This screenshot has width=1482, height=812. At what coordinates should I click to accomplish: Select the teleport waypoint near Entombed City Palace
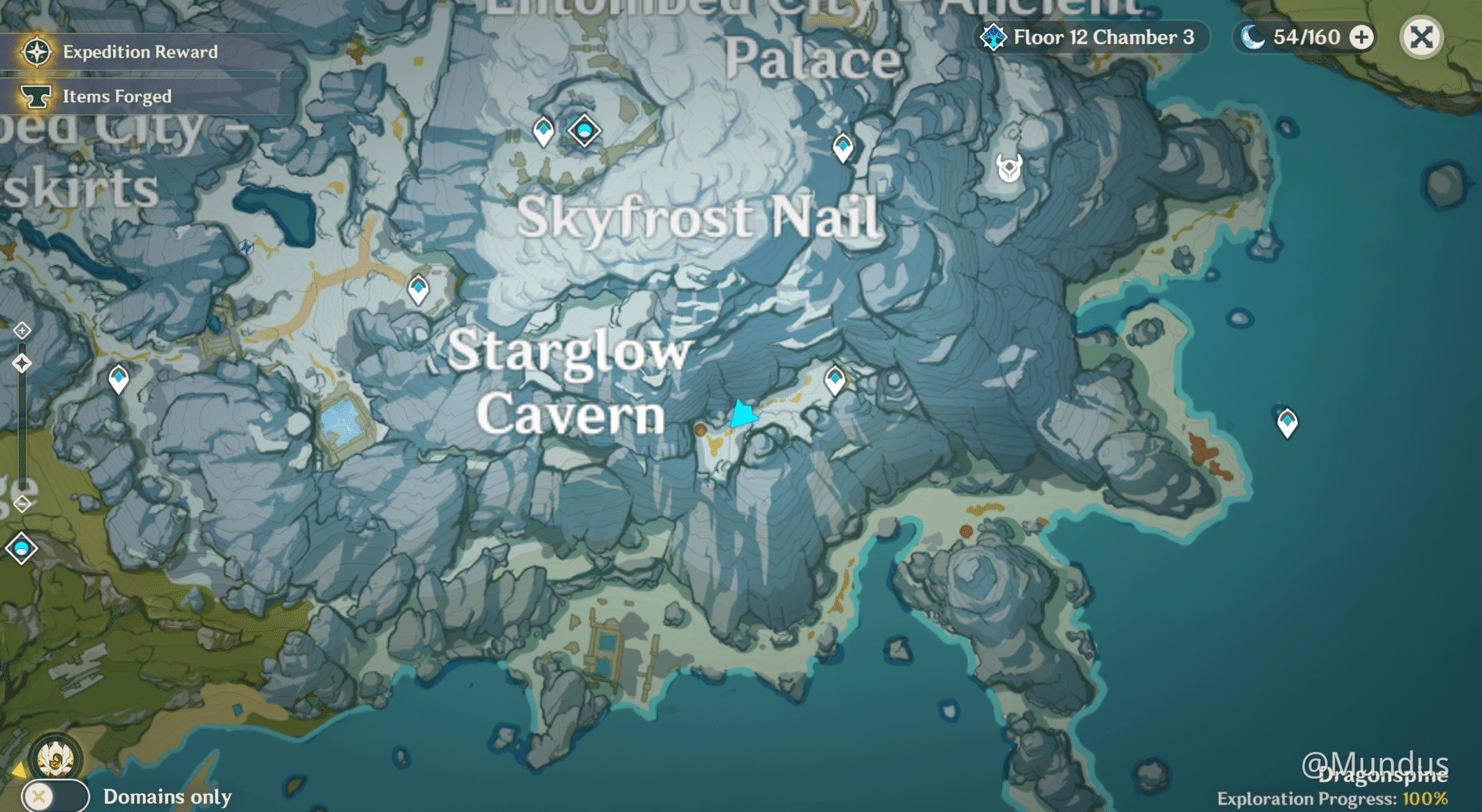click(x=542, y=128)
